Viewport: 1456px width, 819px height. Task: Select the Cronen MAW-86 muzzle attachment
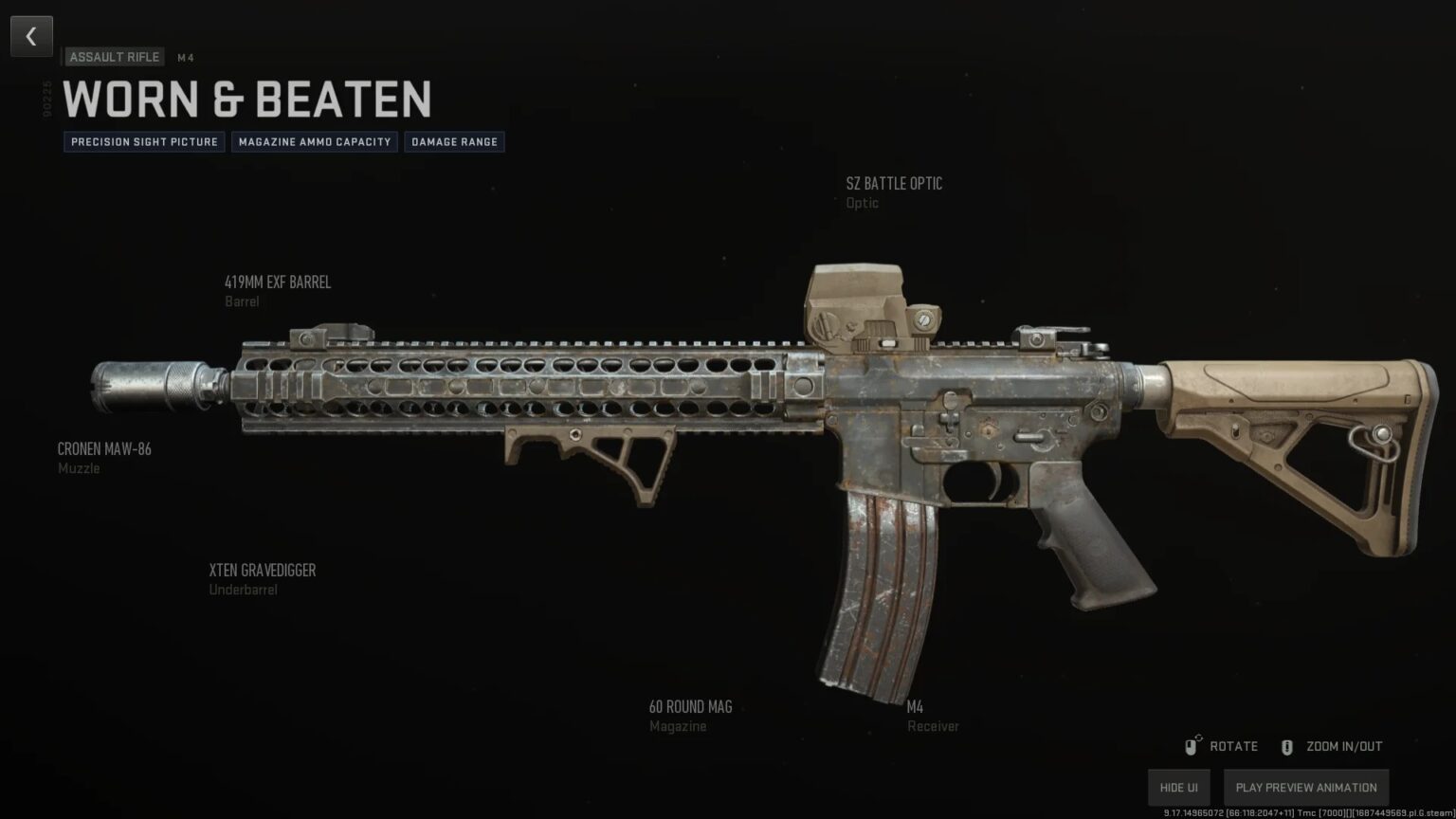(x=103, y=448)
